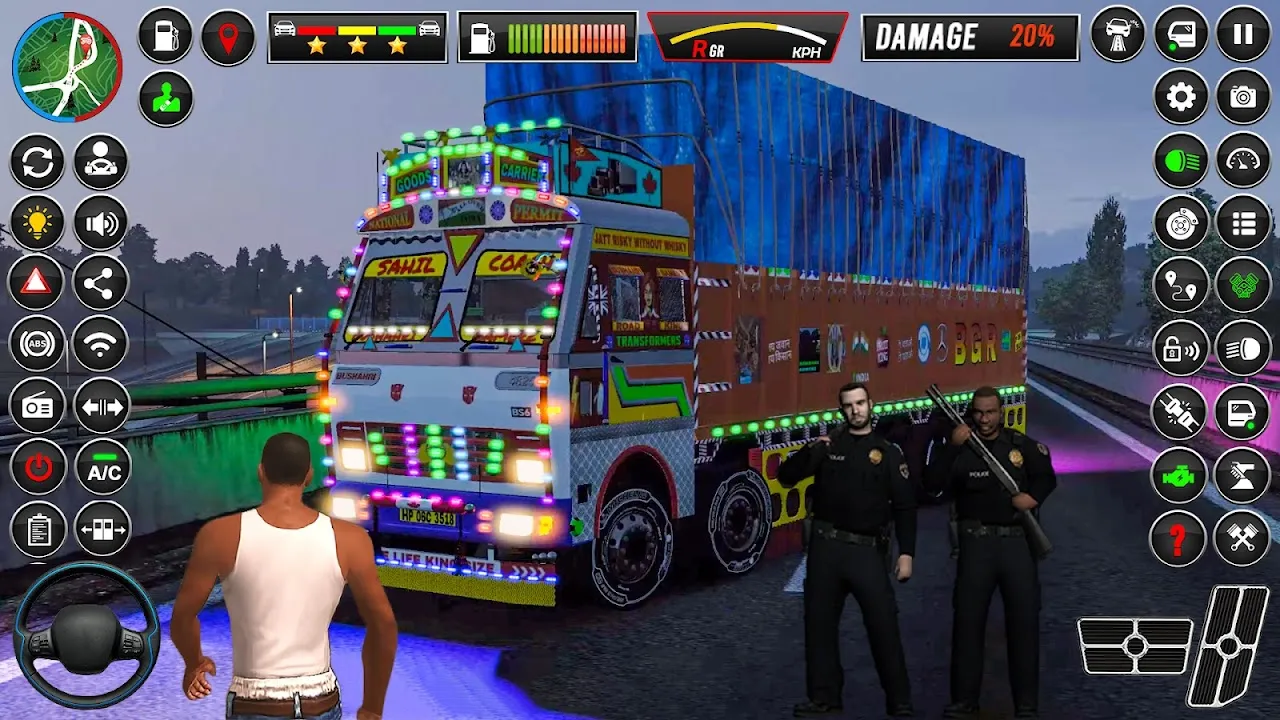Sound the horn with the speaker button

[101, 223]
